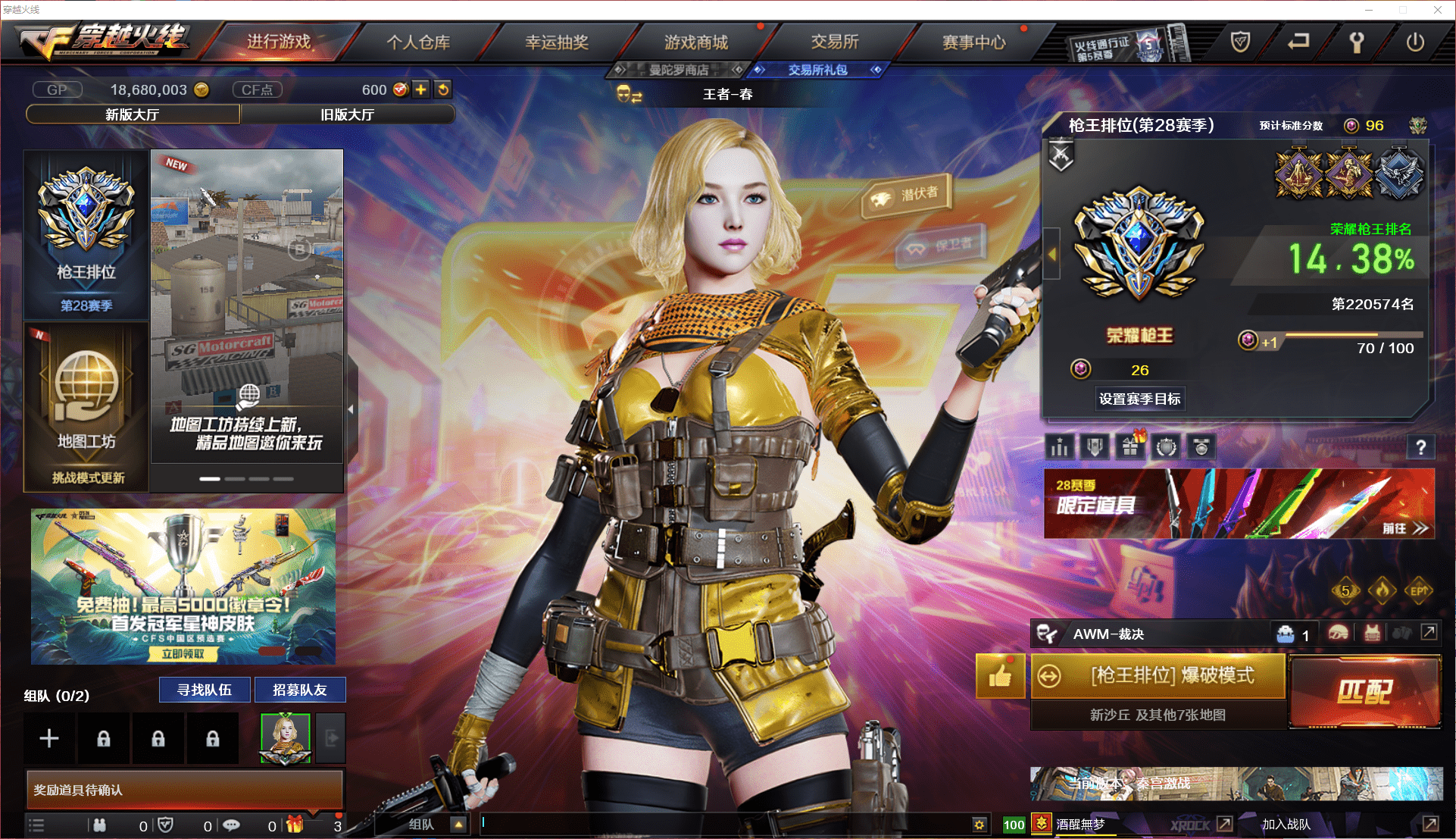Open the 个人仓库 menu
This screenshot has width=1456, height=839.
[418, 42]
